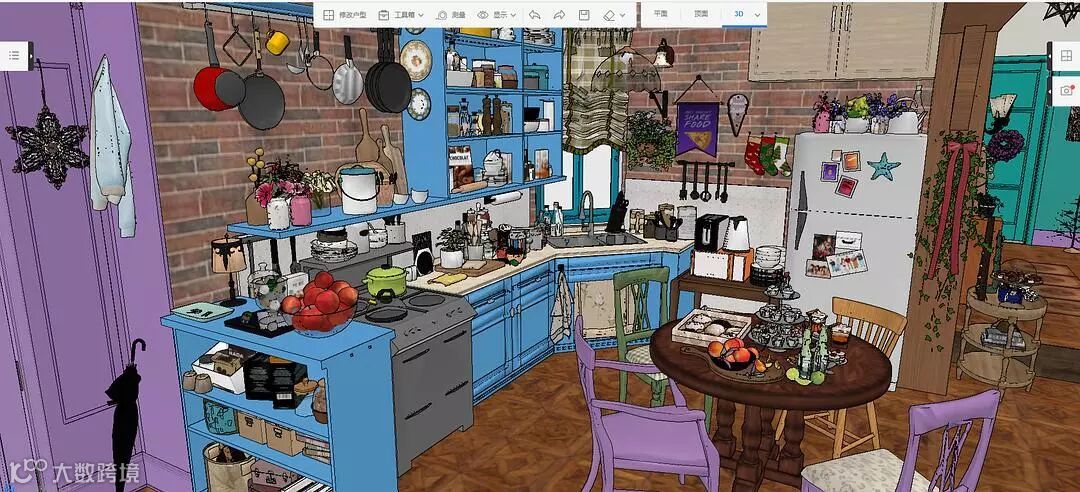Switch to the 平面 plan view
This screenshot has height=492, width=1080.
point(660,15)
